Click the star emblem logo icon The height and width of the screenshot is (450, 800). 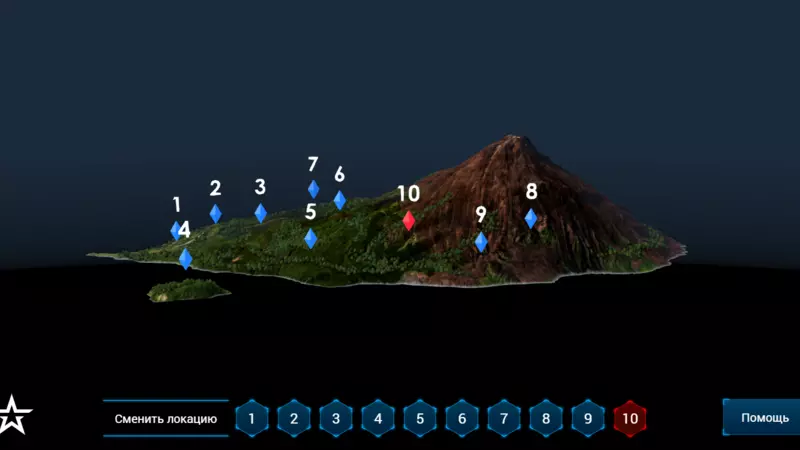[x=15, y=415]
